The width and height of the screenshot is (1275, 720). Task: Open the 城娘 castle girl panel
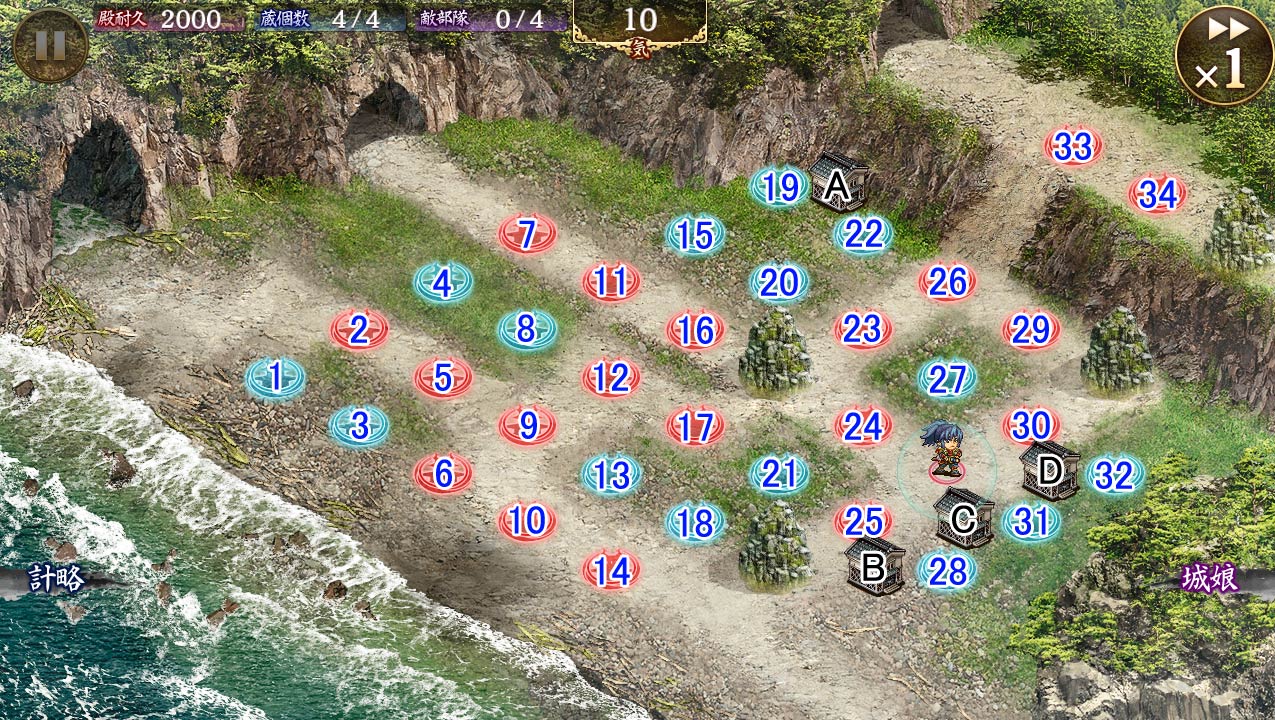[1211, 579]
